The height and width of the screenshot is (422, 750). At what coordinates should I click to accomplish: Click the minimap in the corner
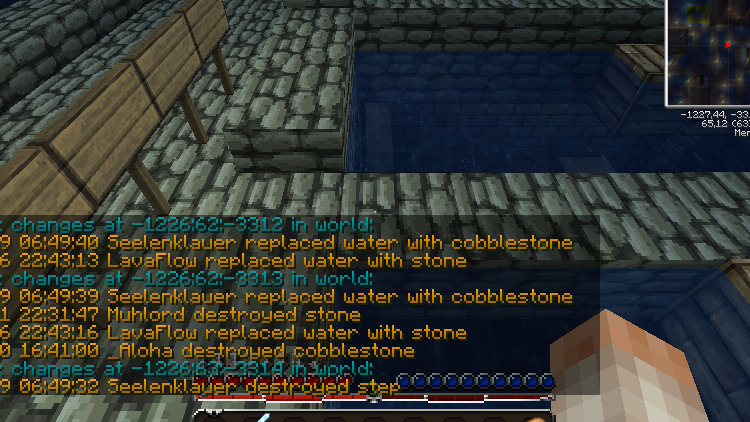(x=710, y=52)
